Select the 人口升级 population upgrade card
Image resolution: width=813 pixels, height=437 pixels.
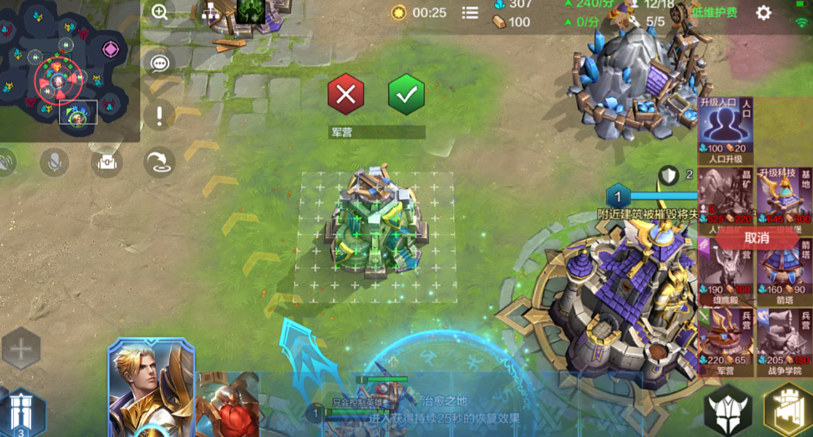[x=727, y=130]
